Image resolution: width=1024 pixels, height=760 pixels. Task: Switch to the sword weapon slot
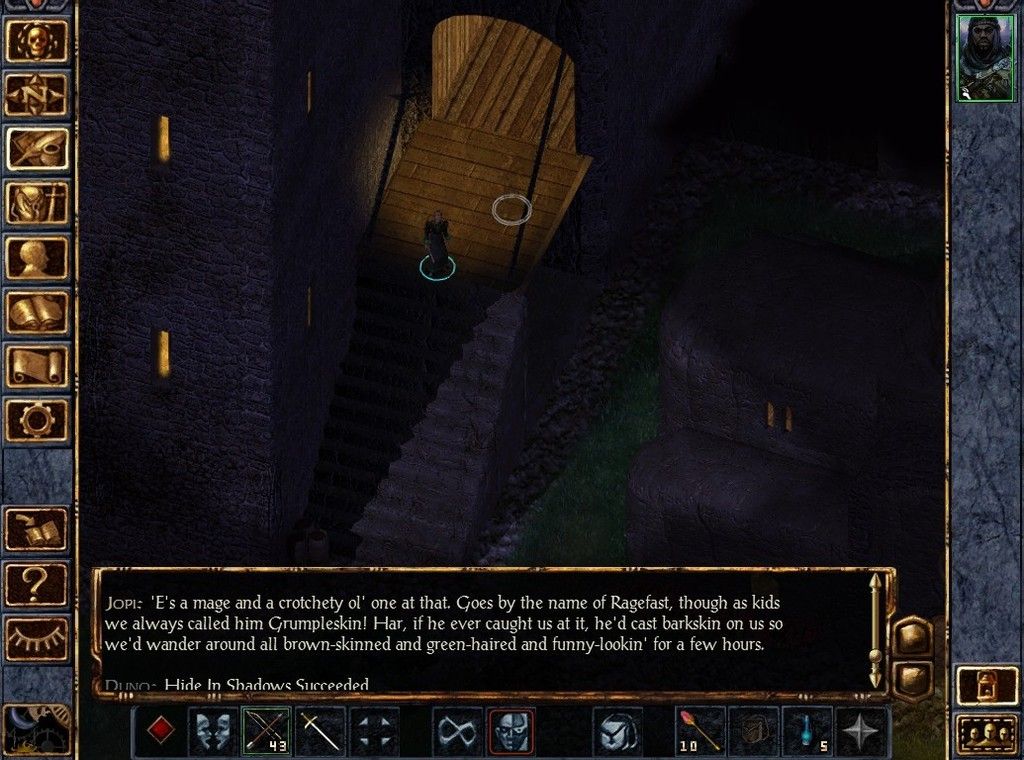point(320,731)
